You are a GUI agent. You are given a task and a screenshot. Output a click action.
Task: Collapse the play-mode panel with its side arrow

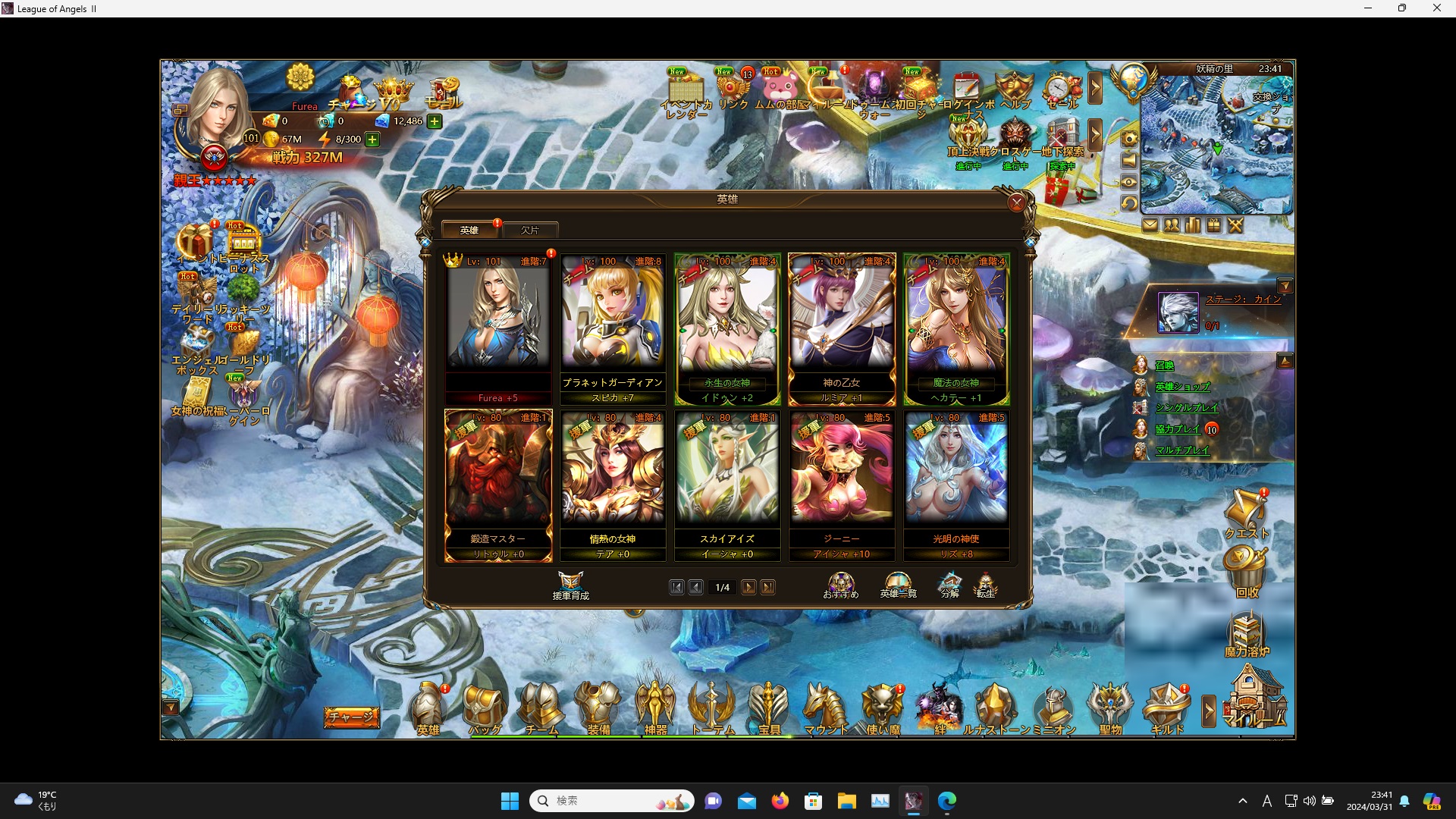tap(1285, 361)
